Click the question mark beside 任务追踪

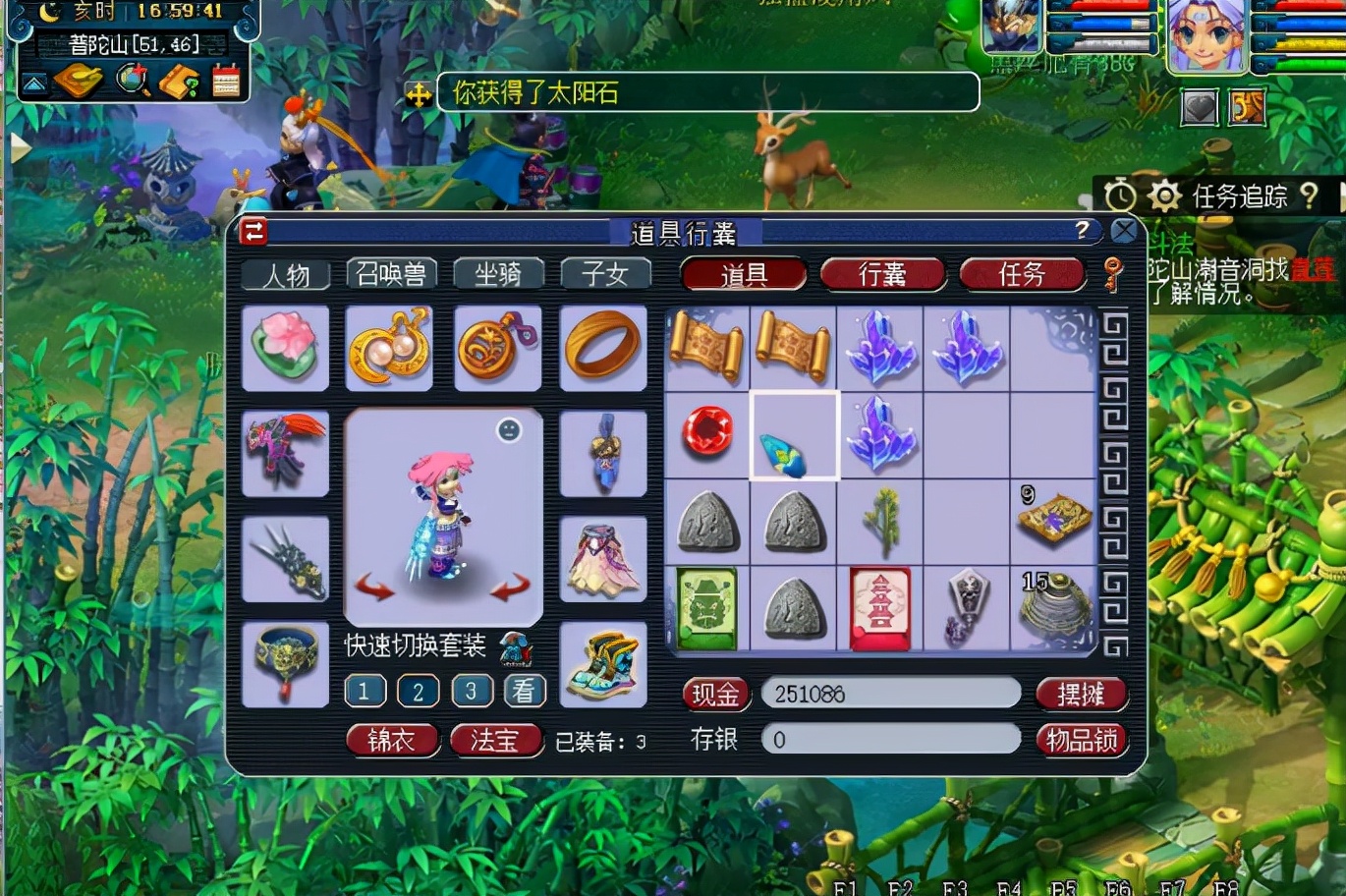click(x=1311, y=196)
